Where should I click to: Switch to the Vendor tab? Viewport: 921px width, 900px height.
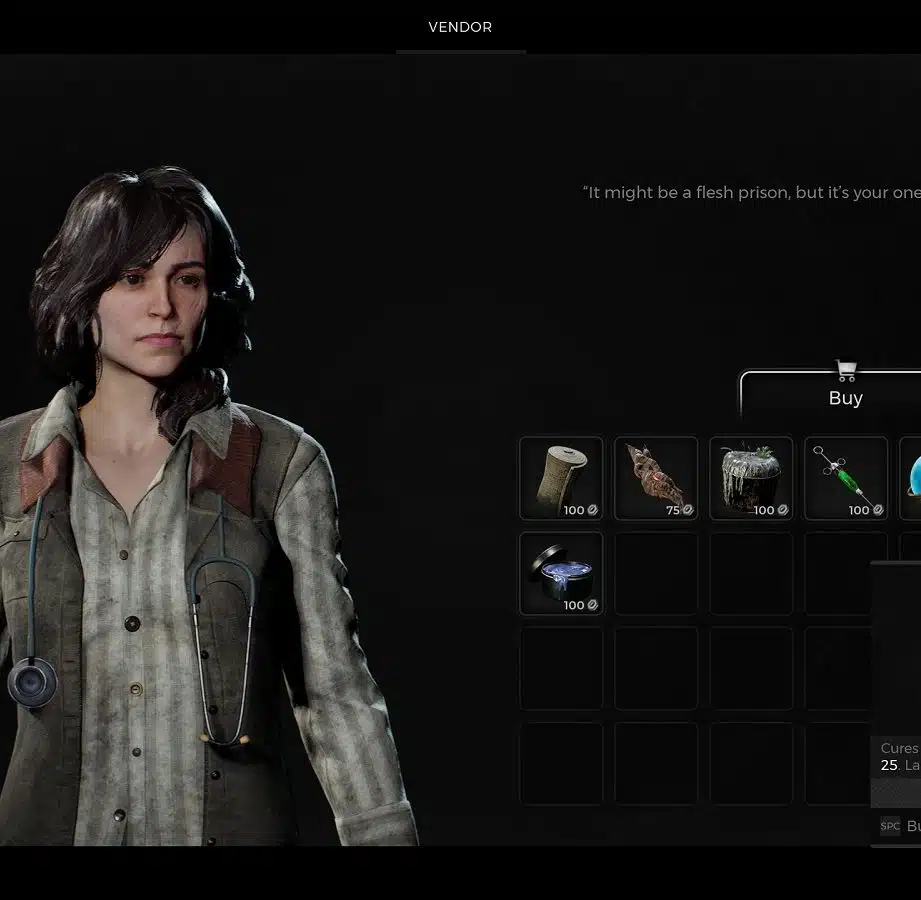tap(460, 27)
